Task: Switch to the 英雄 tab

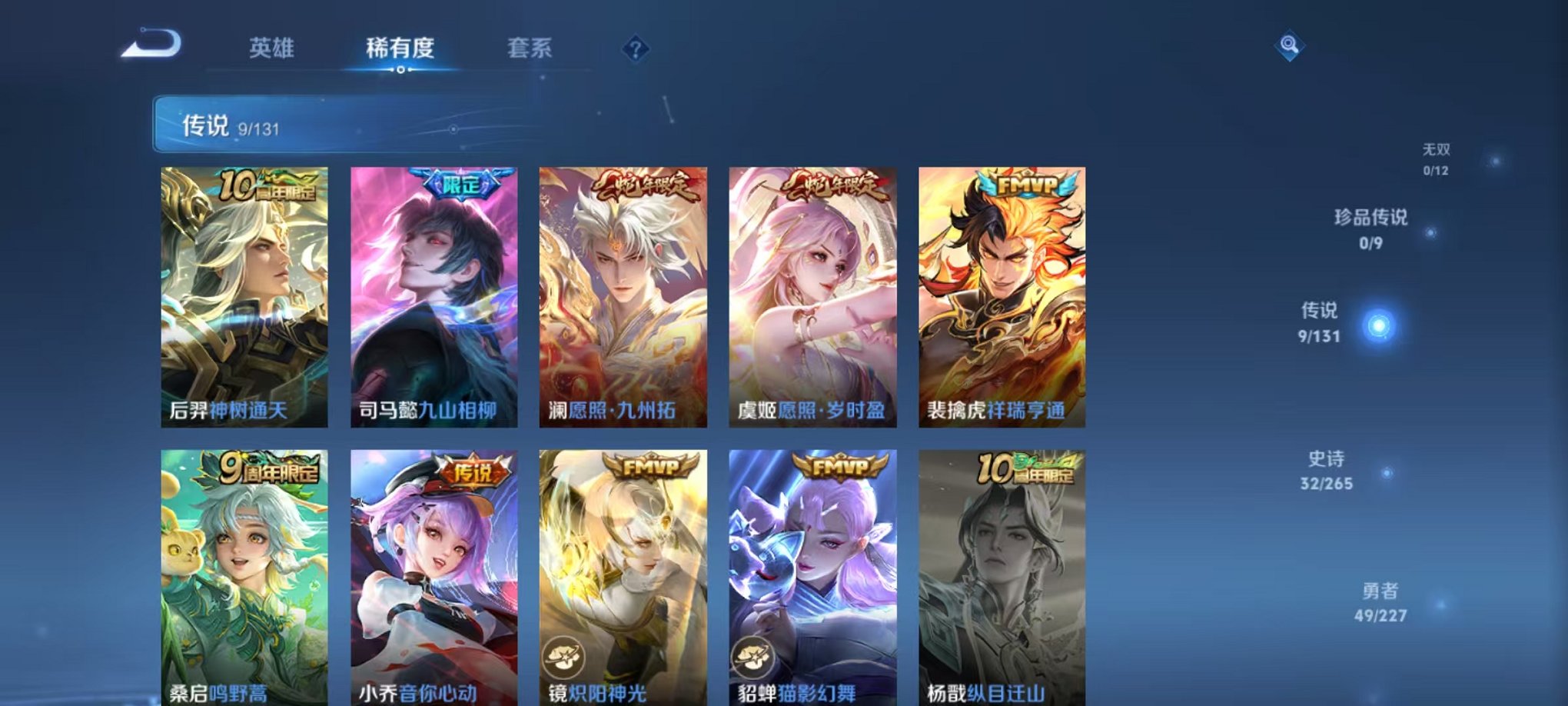Action: [273, 47]
